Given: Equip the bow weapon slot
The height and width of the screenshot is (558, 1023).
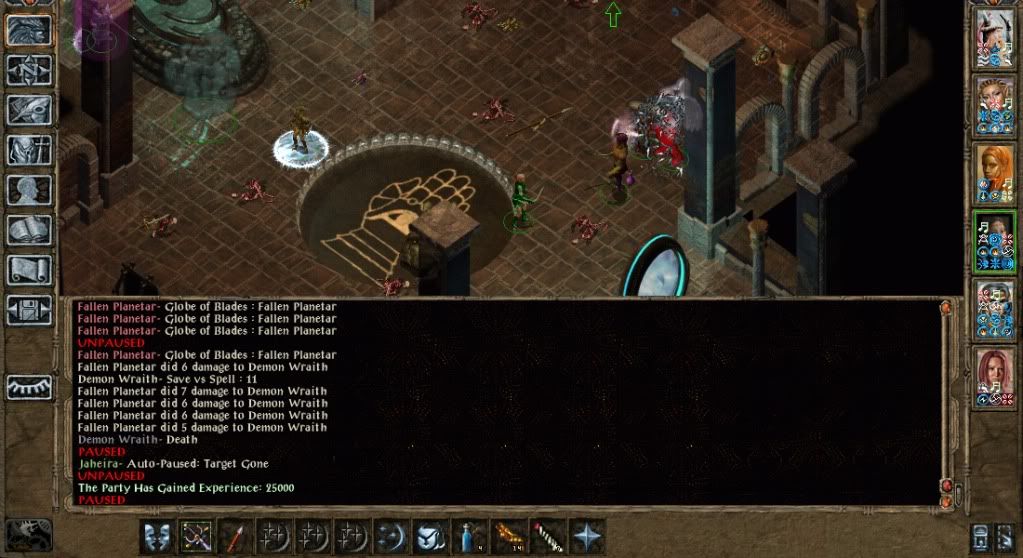Looking at the screenshot, I should (x=194, y=535).
